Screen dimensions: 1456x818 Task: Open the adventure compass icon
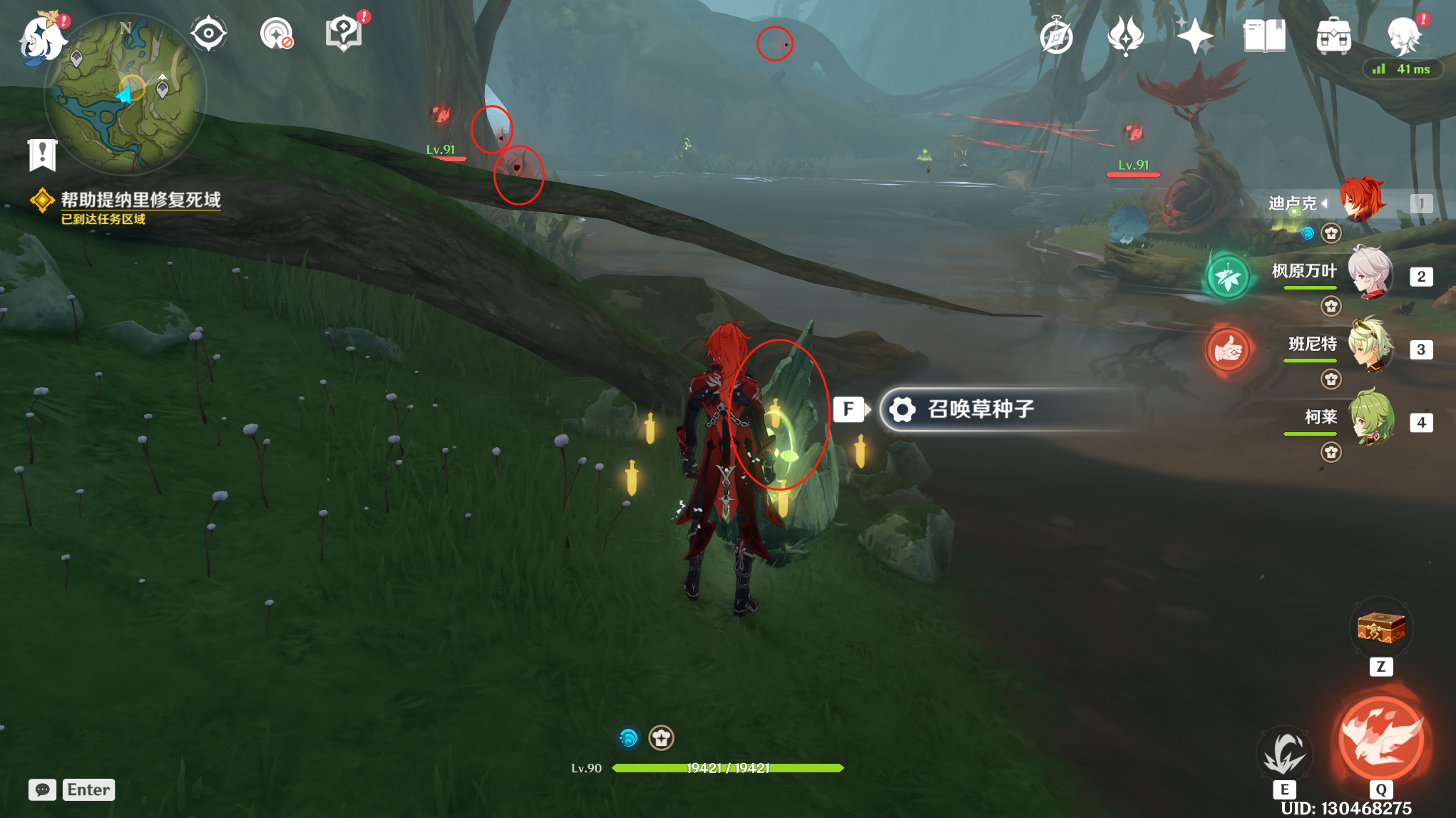(1056, 36)
